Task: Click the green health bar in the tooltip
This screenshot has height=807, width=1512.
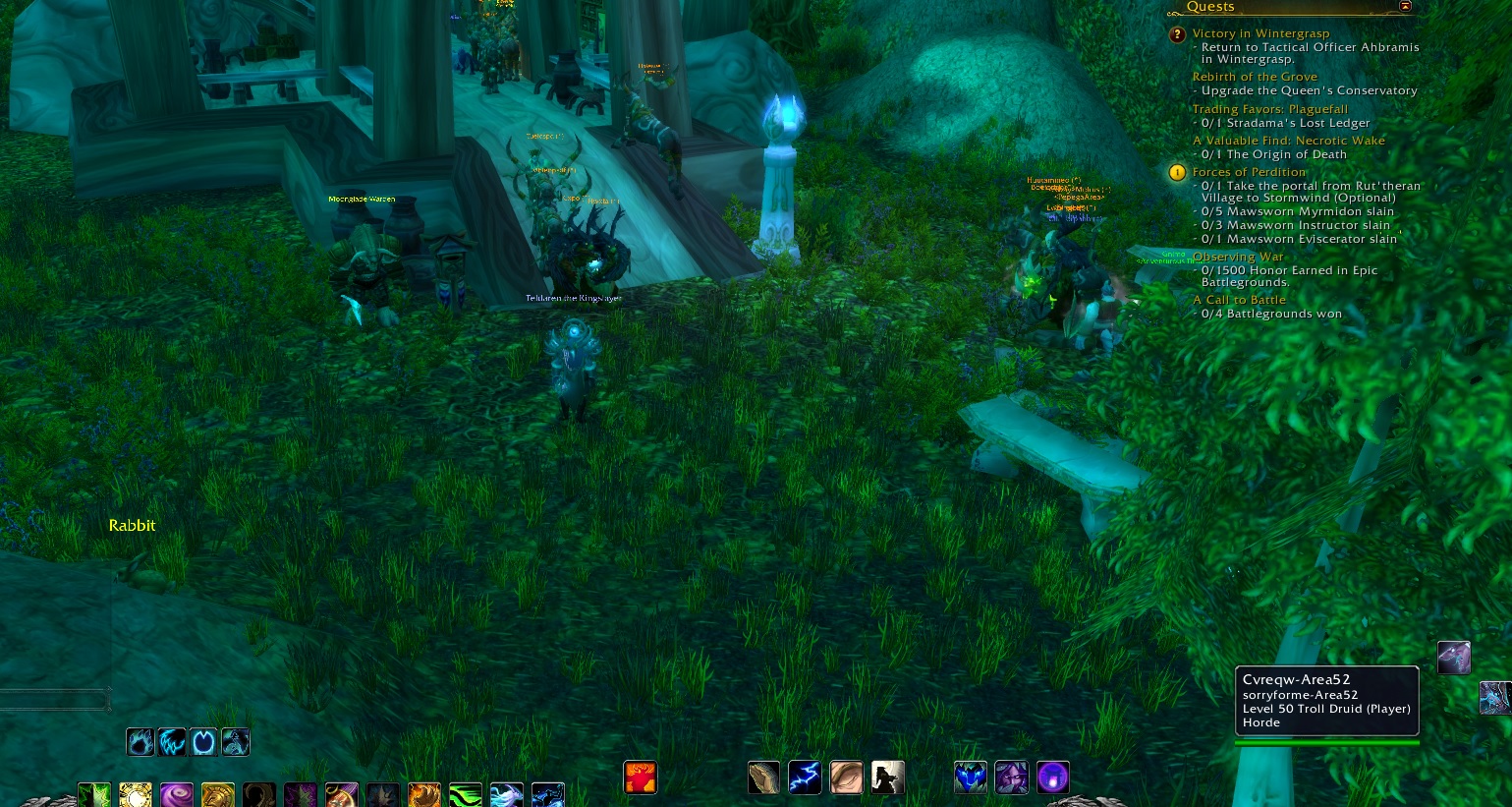Action: (1326, 743)
